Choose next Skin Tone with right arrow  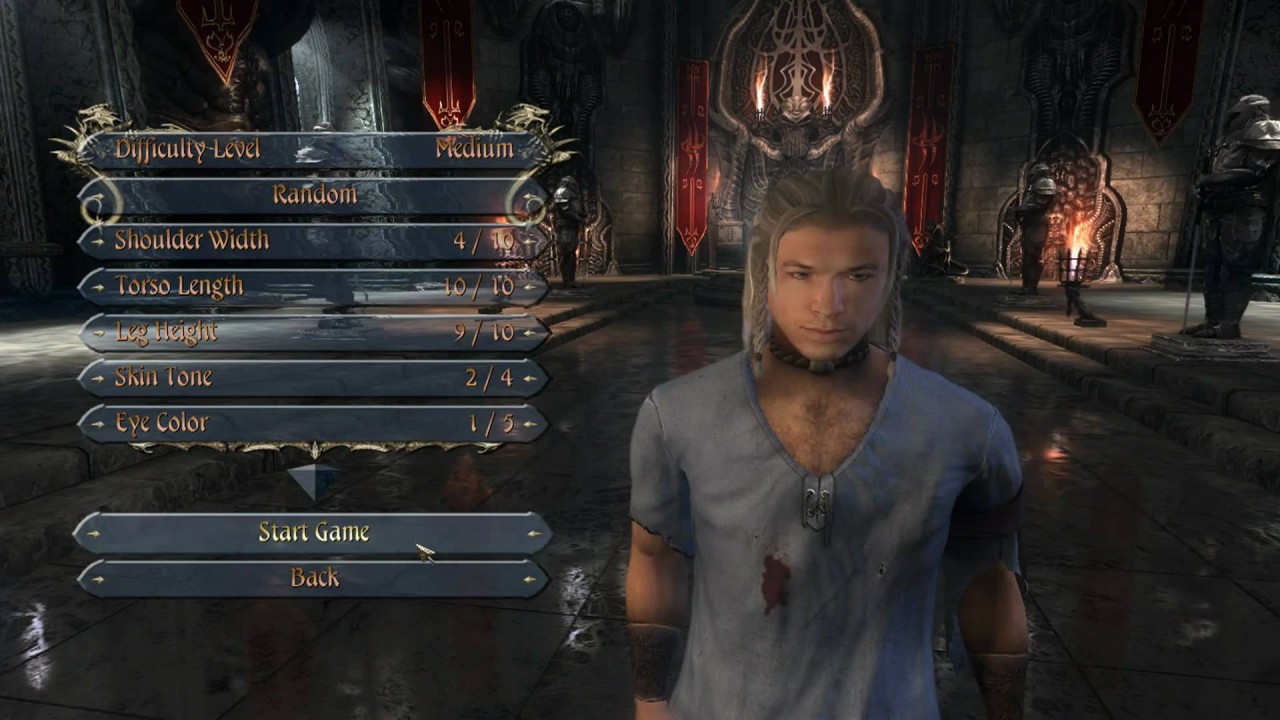point(531,378)
